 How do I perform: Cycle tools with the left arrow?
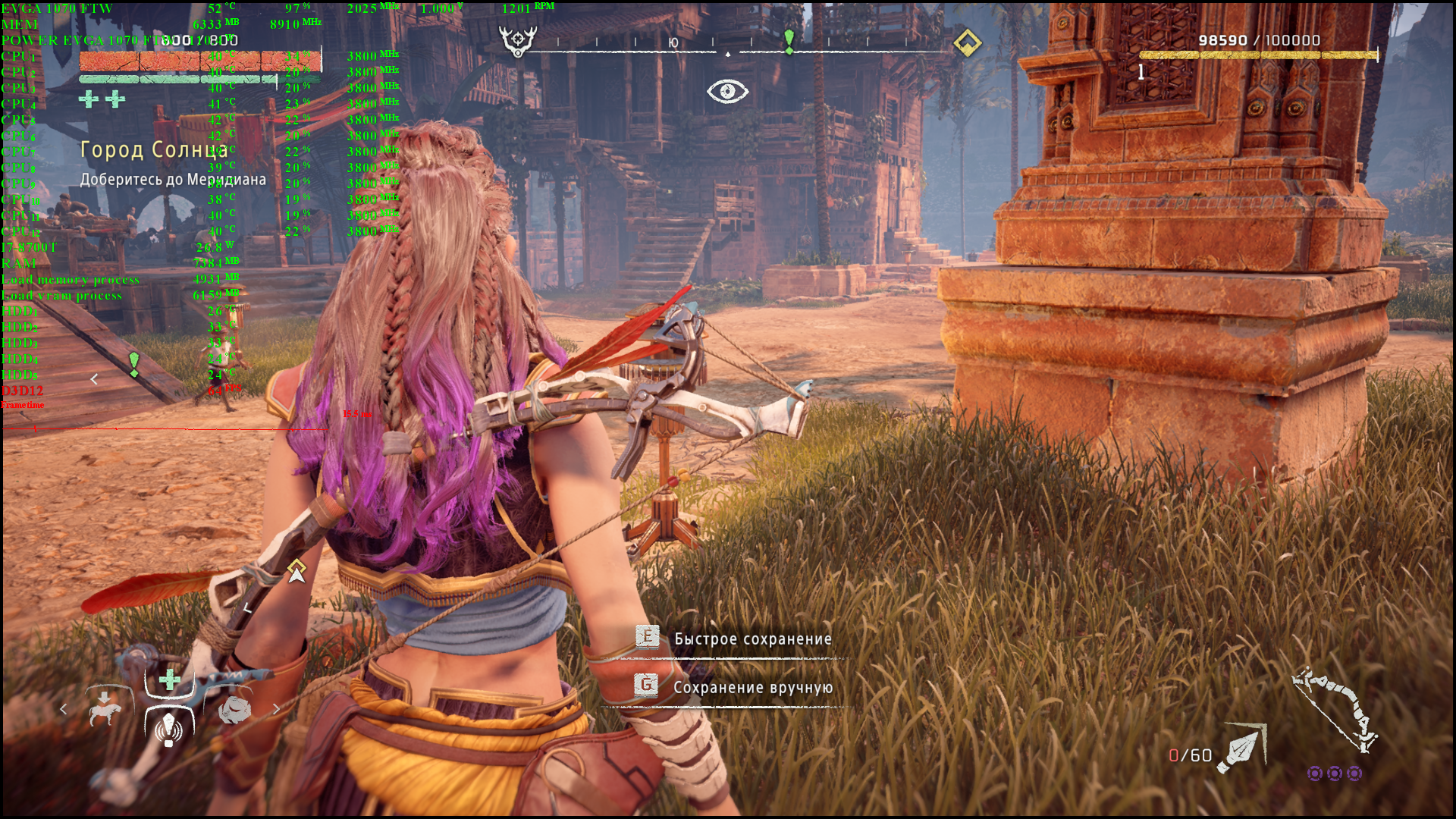pyautogui.click(x=64, y=710)
